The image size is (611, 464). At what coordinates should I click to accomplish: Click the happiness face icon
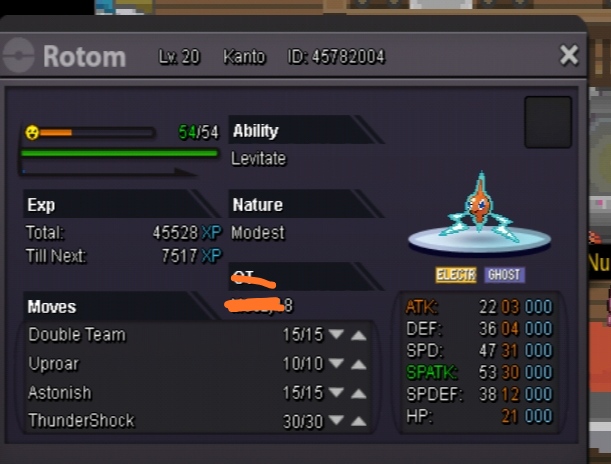click(32, 132)
